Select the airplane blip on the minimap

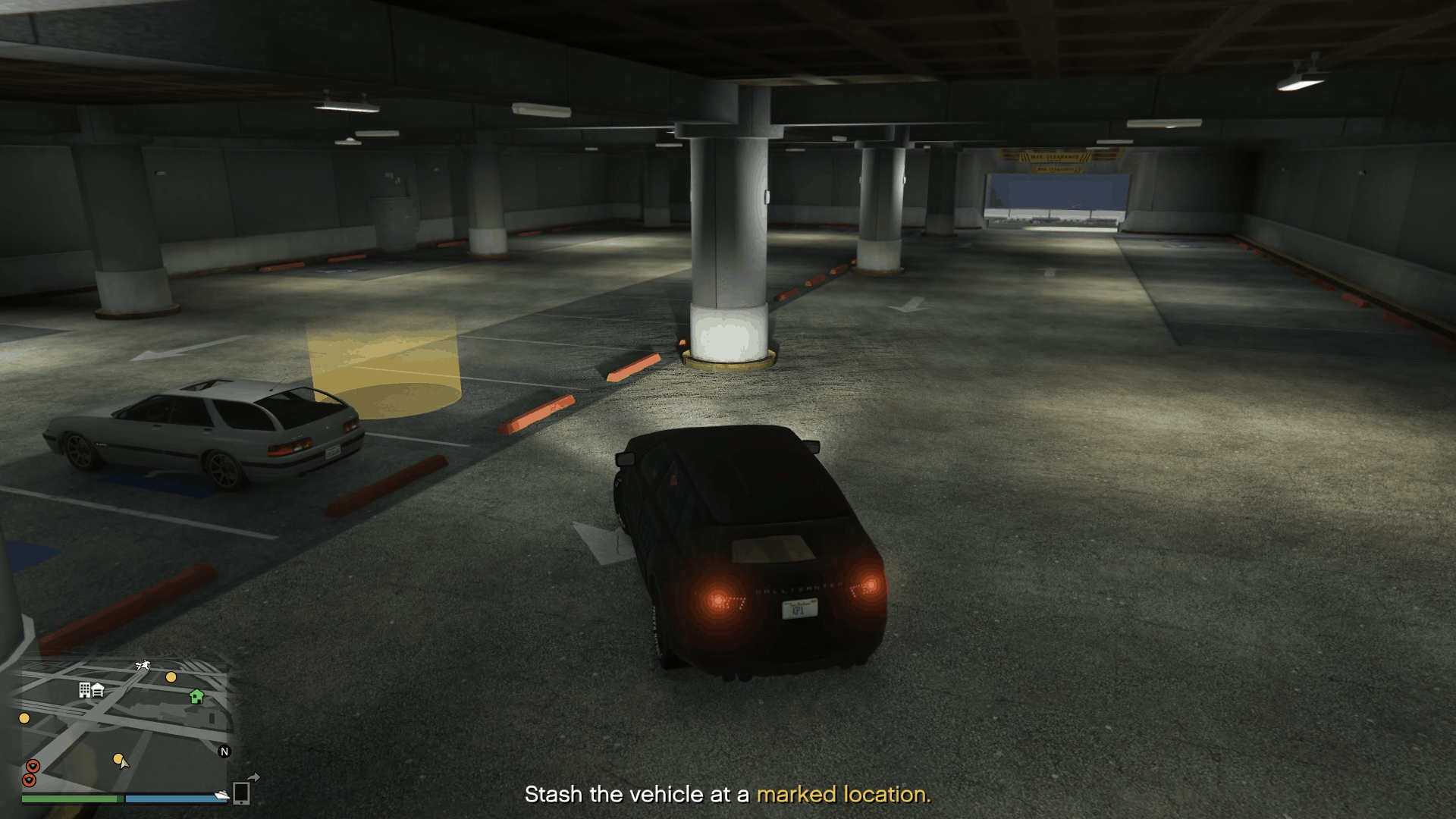pyautogui.click(x=142, y=665)
